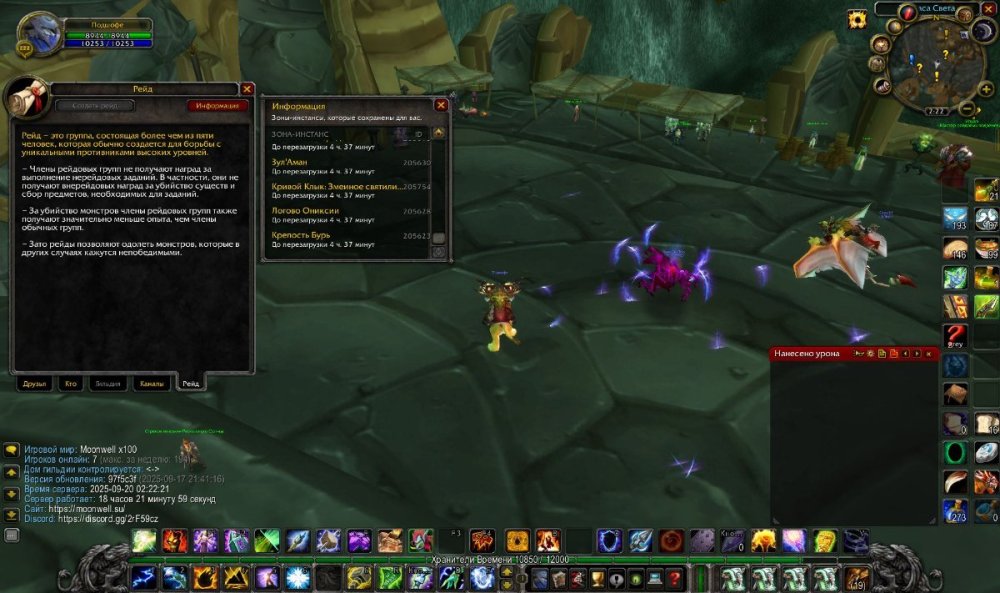Switch to the Друзья tab
This screenshot has width=1000, height=593.
(36, 383)
